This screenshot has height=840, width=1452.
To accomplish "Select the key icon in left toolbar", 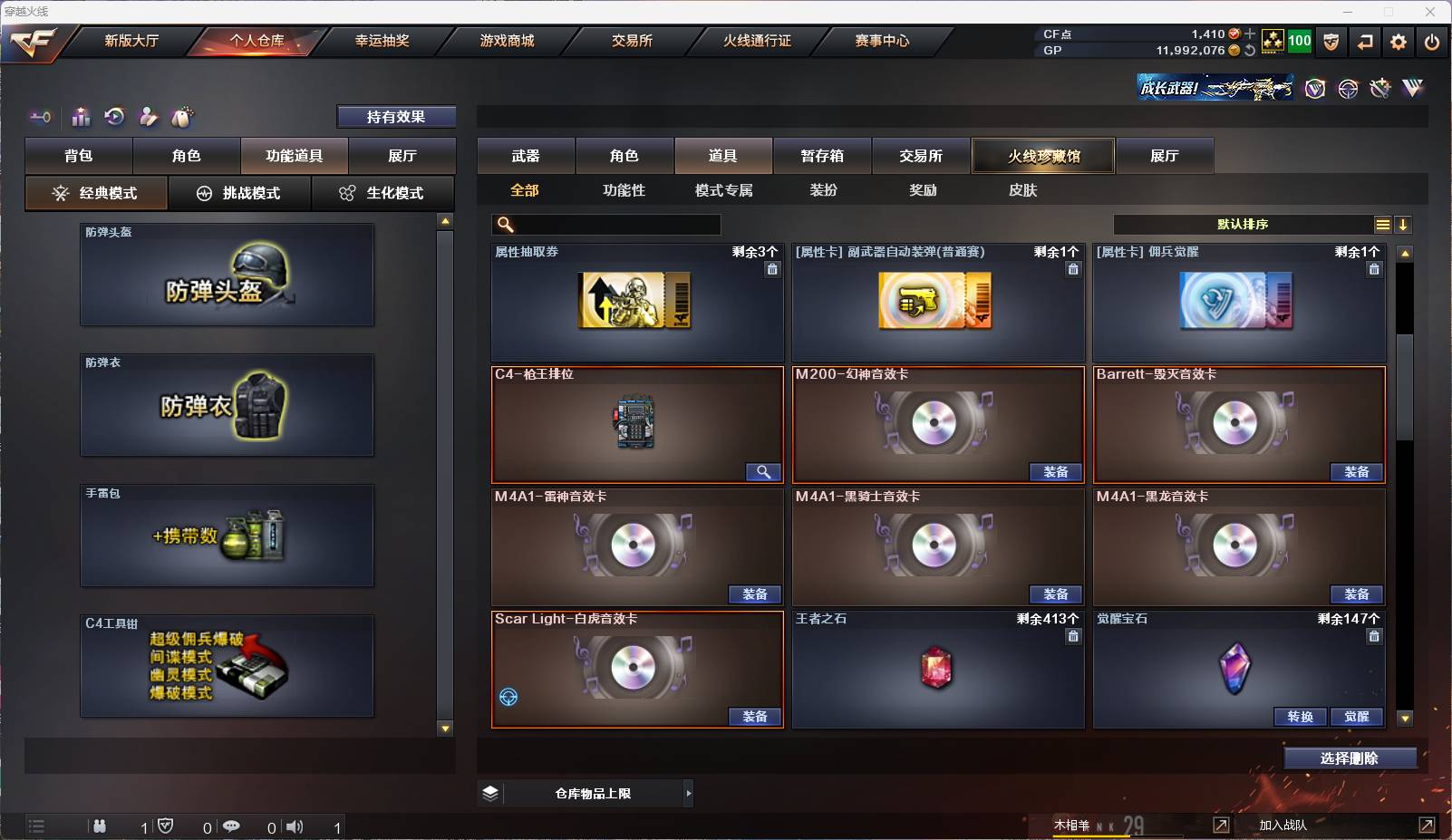I will [x=40, y=117].
